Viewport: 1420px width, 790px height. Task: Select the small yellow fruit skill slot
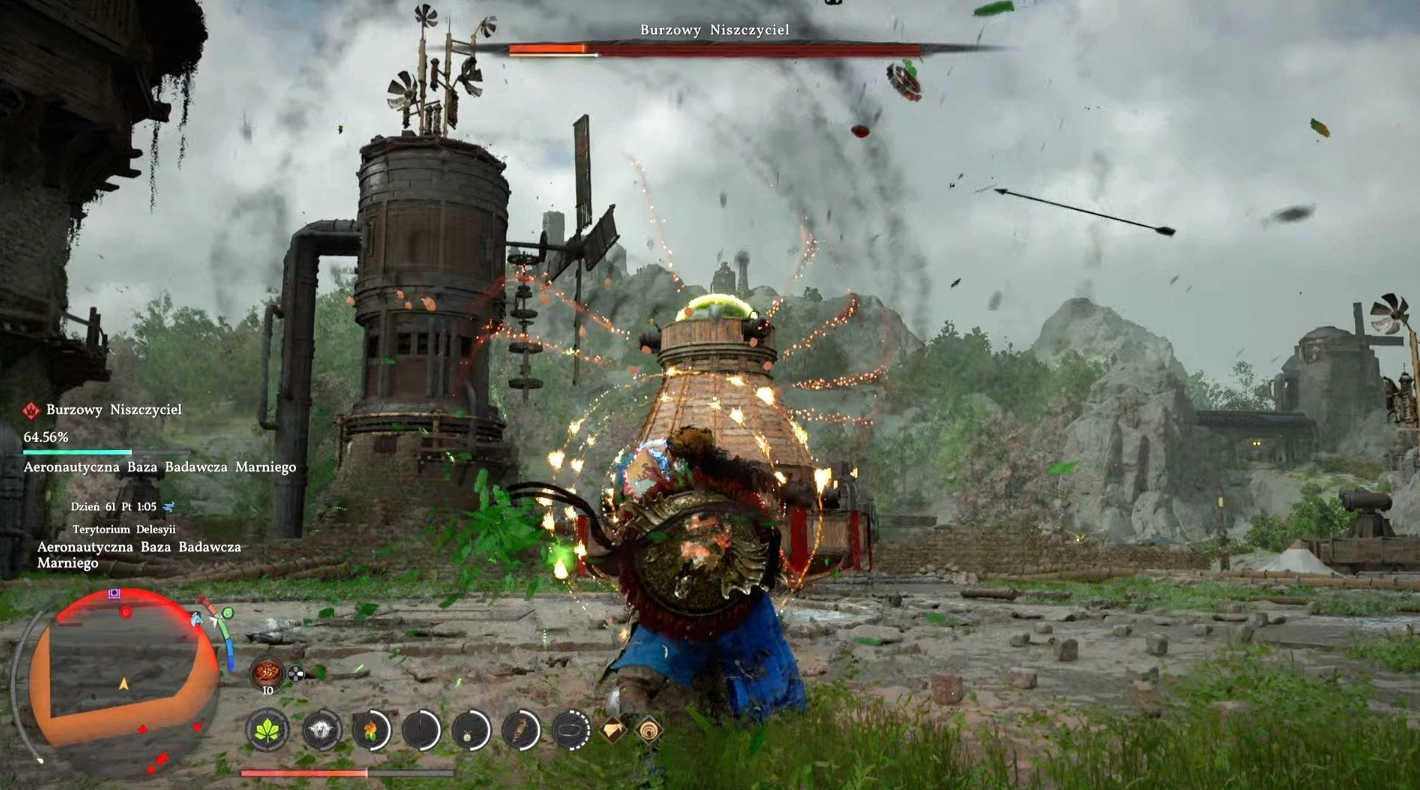471,730
